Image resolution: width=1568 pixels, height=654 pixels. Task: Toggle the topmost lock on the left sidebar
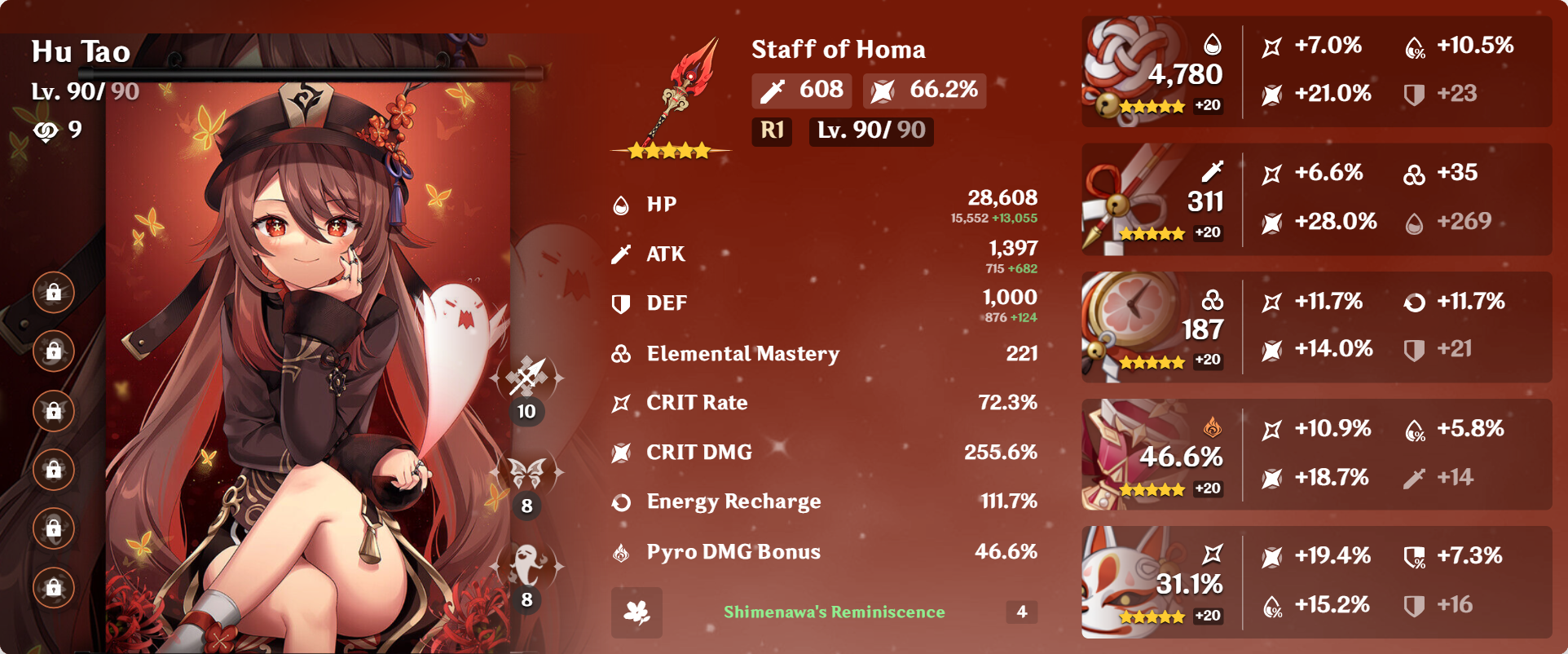[53, 292]
